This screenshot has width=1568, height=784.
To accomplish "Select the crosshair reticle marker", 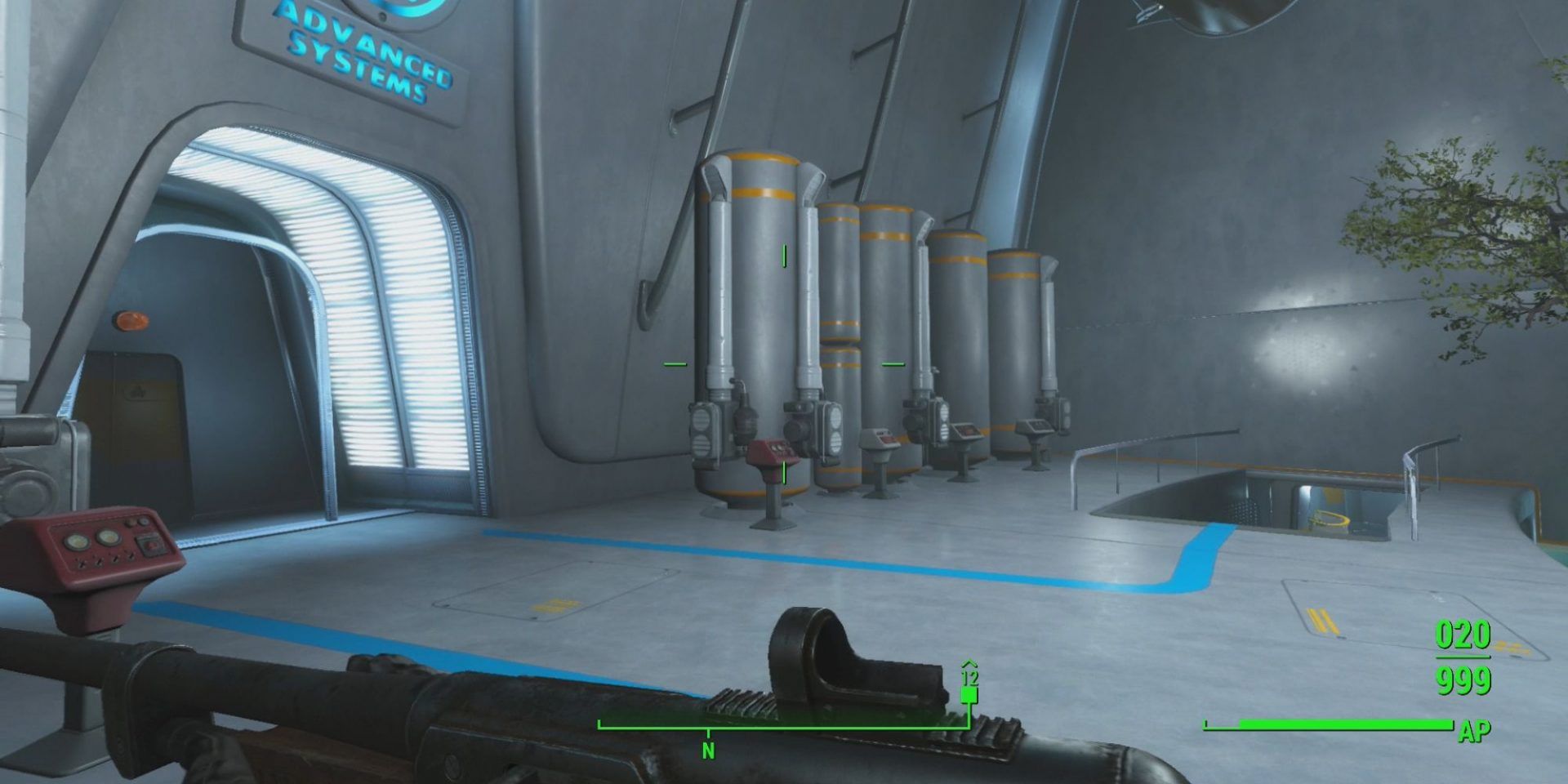I will click(x=784, y=362).
